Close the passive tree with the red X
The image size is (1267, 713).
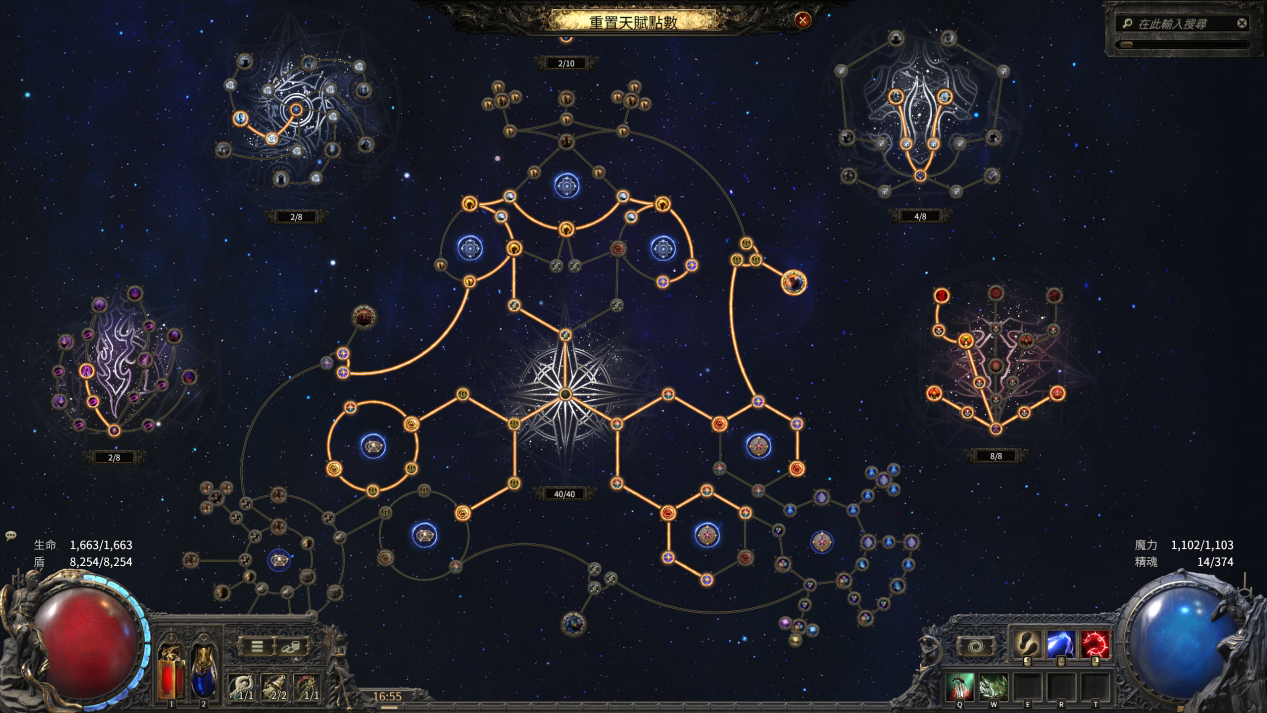(802, 19)
